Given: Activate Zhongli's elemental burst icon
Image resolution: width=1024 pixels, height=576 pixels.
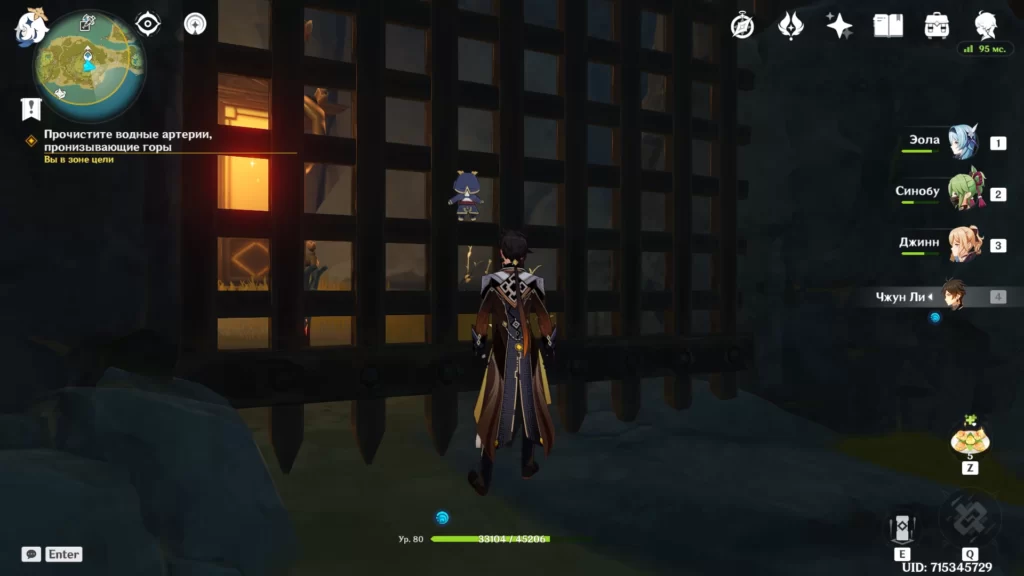Looking at the screenshot, I should click(969, 518).
